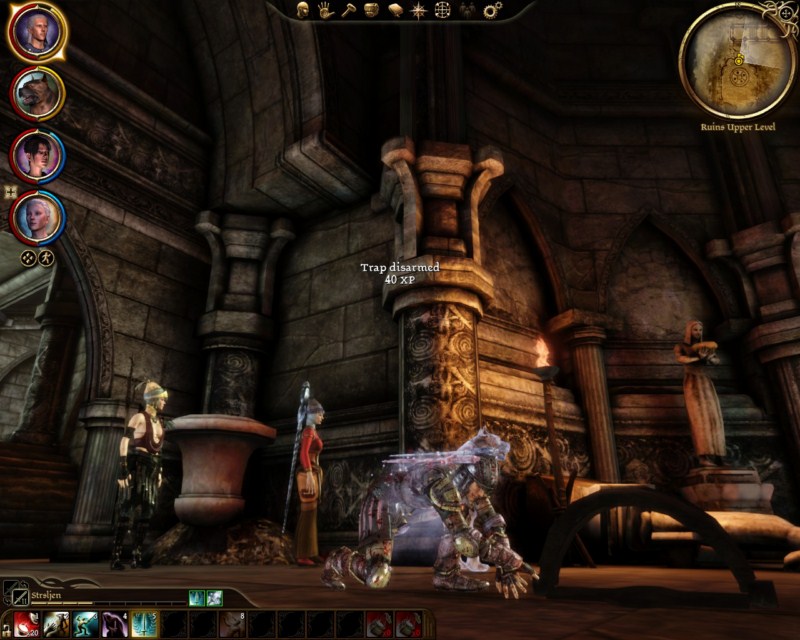The width and height of the screenshot is (800, 640).
Task: Open the skills hand icon
Action: pyautogui.click(x=325, y=10)
